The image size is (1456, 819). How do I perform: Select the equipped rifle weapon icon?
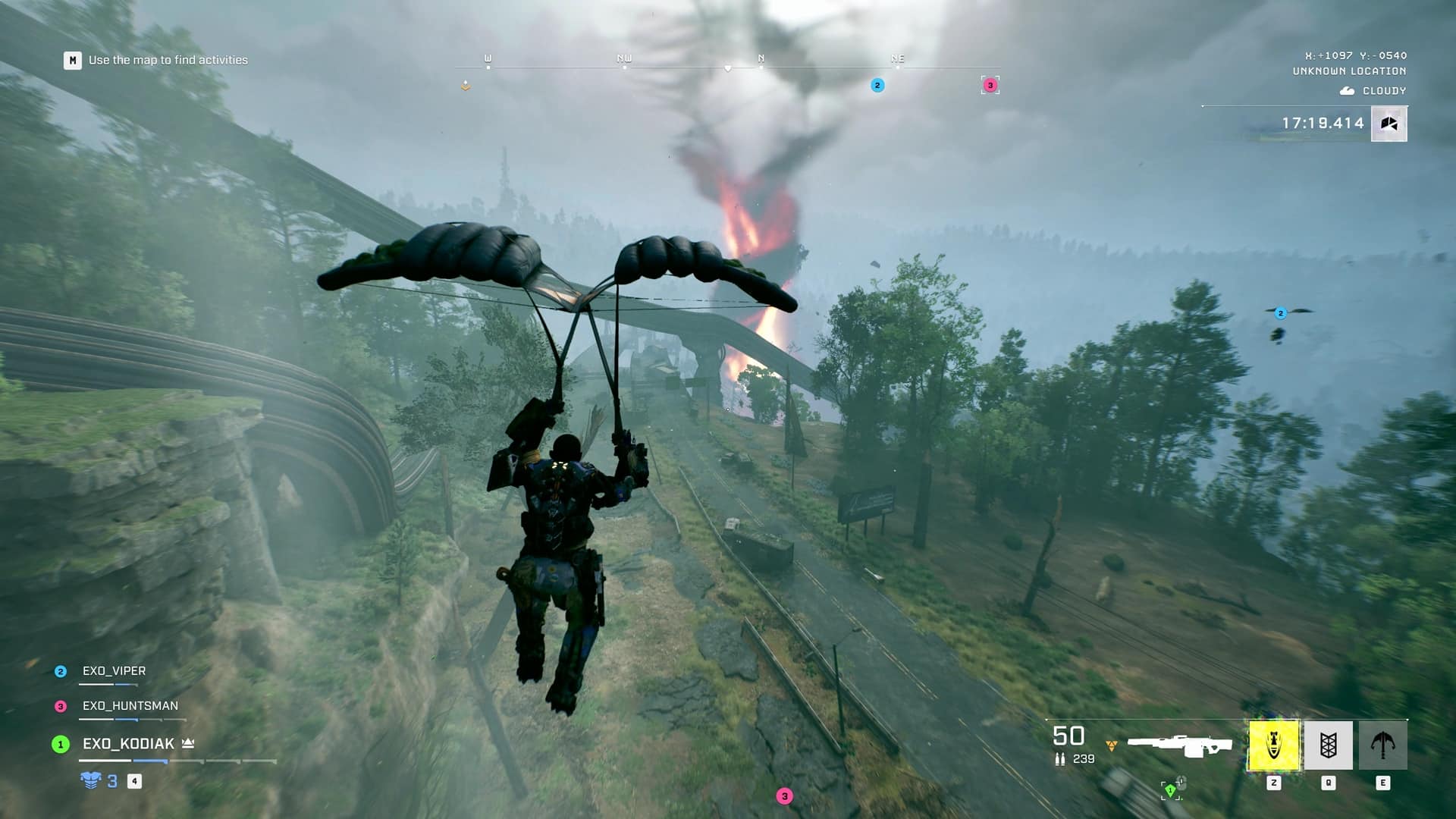tap(1179, 745)
